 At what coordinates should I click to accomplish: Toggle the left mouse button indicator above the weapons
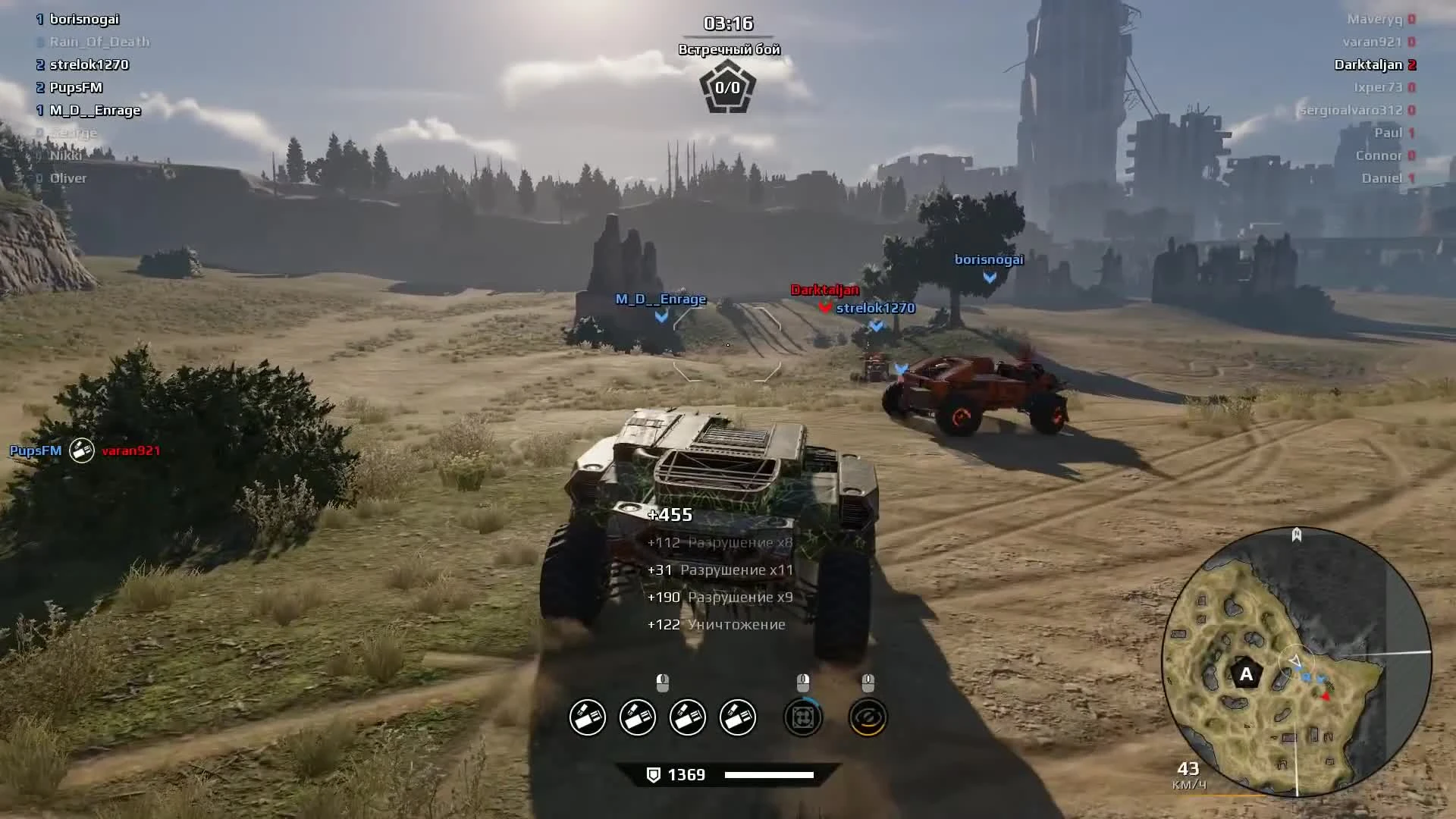[661, 682]
